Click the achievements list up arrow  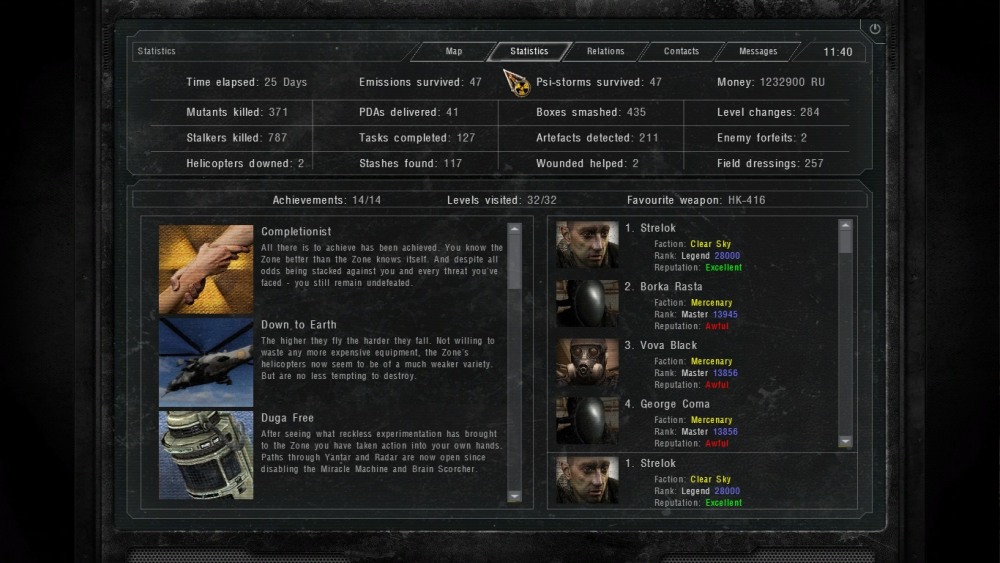point(515,228)
